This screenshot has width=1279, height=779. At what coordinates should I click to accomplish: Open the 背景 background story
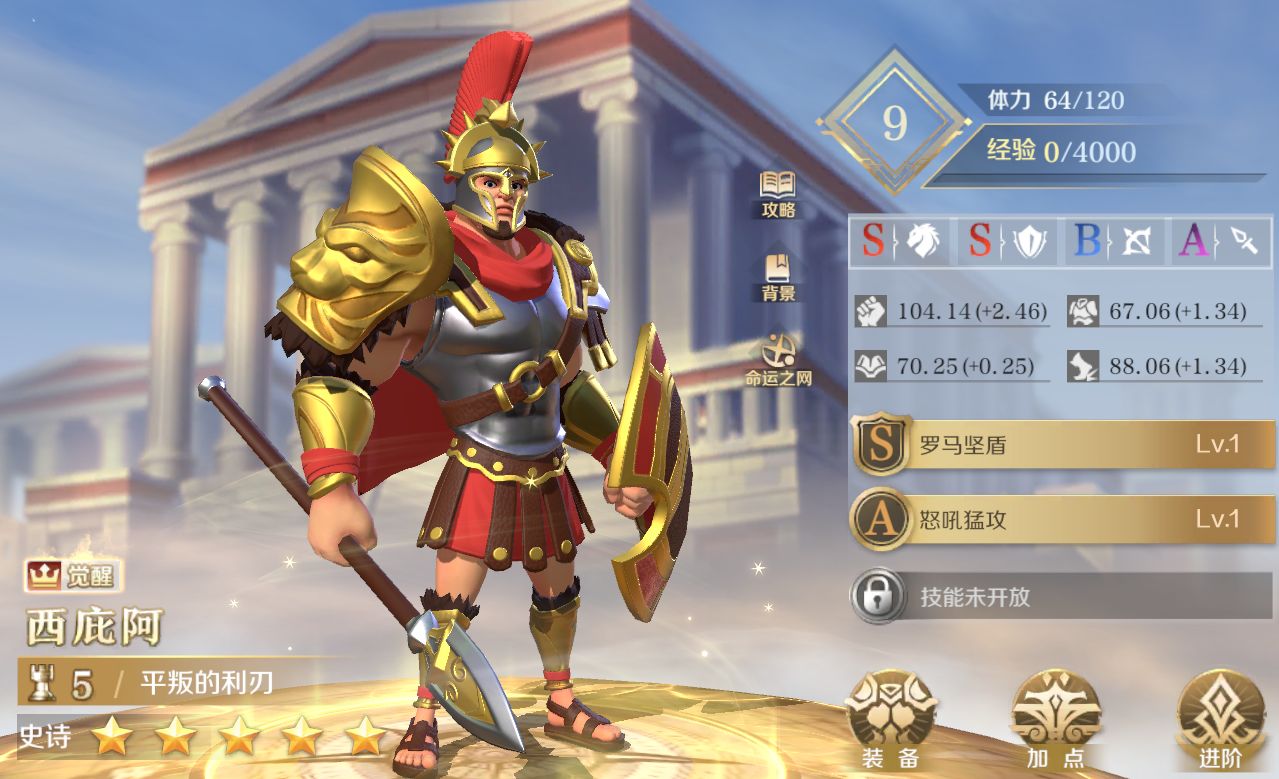(778, 277)
